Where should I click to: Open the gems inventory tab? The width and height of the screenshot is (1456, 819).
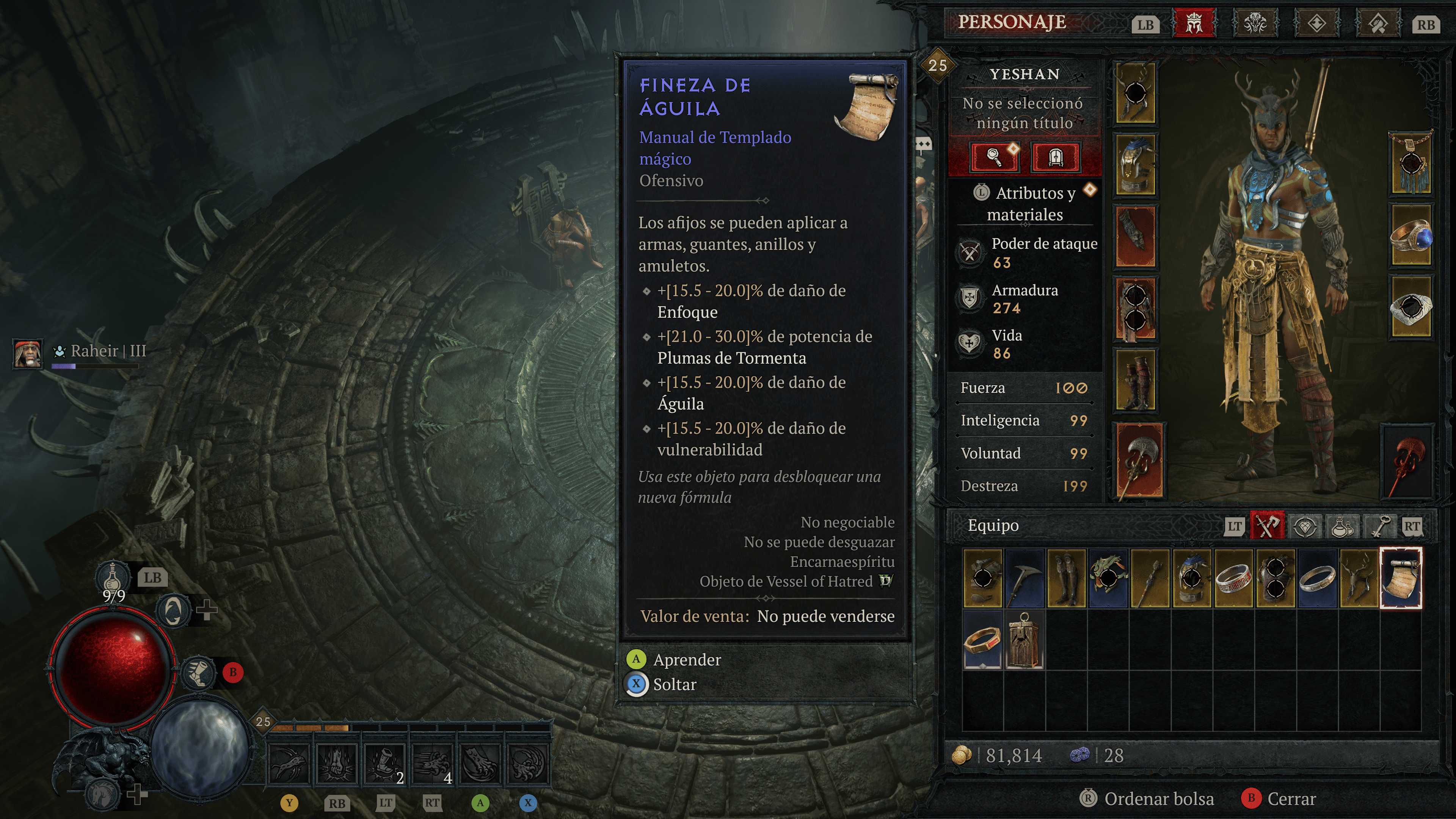[1304, 526]
